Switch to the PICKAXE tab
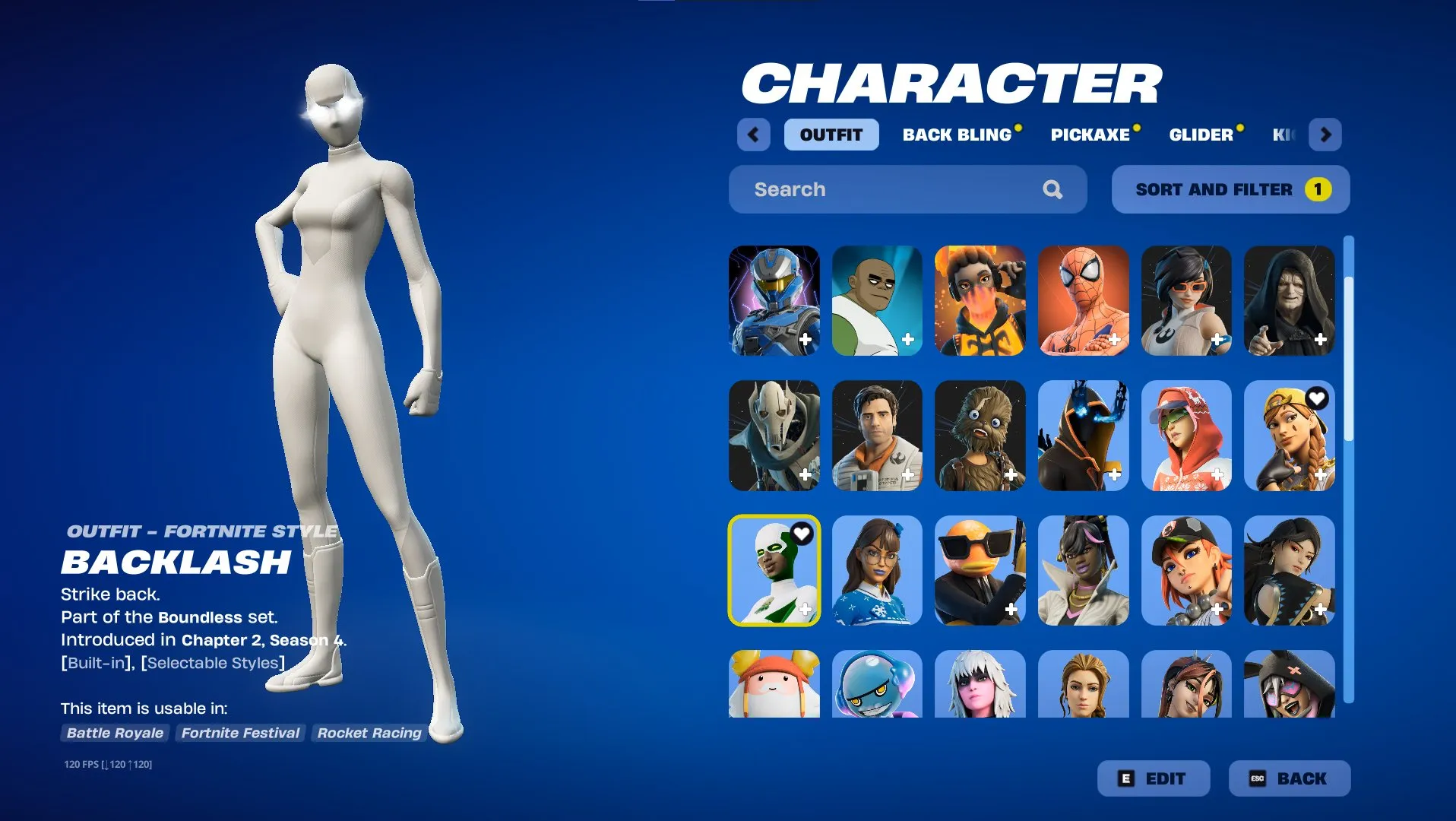The width and height of the screenshot is (1456, 821). (x=1090, y=135)
